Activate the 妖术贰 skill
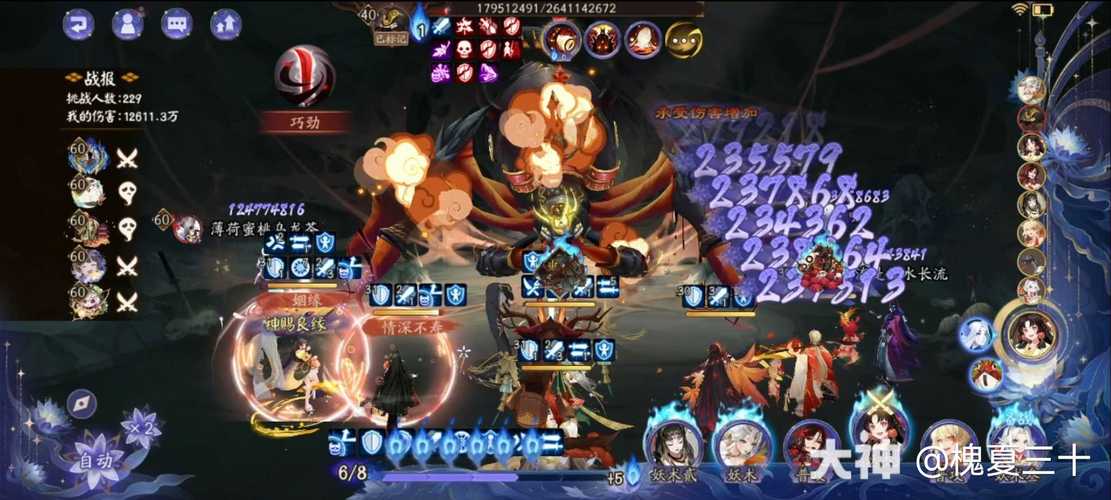Viewport: 1111px width, 500px height. [x=673, y=441]
